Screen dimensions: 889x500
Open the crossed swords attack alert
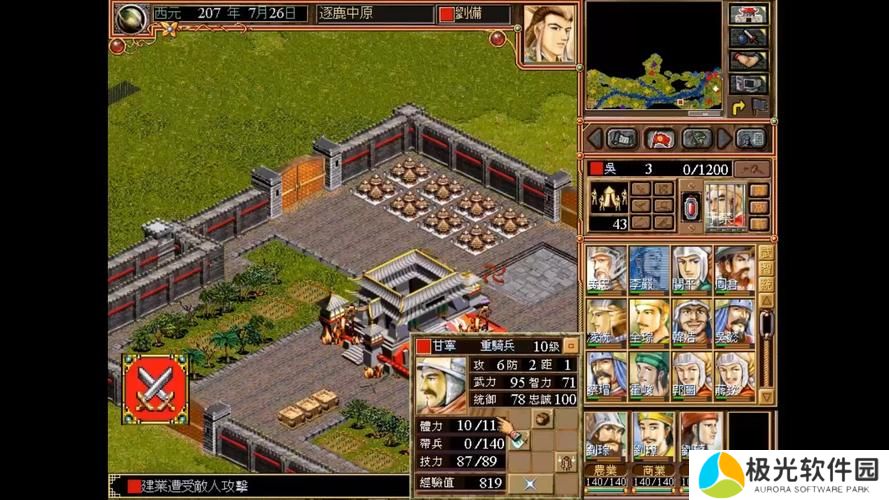coord(155,388)
